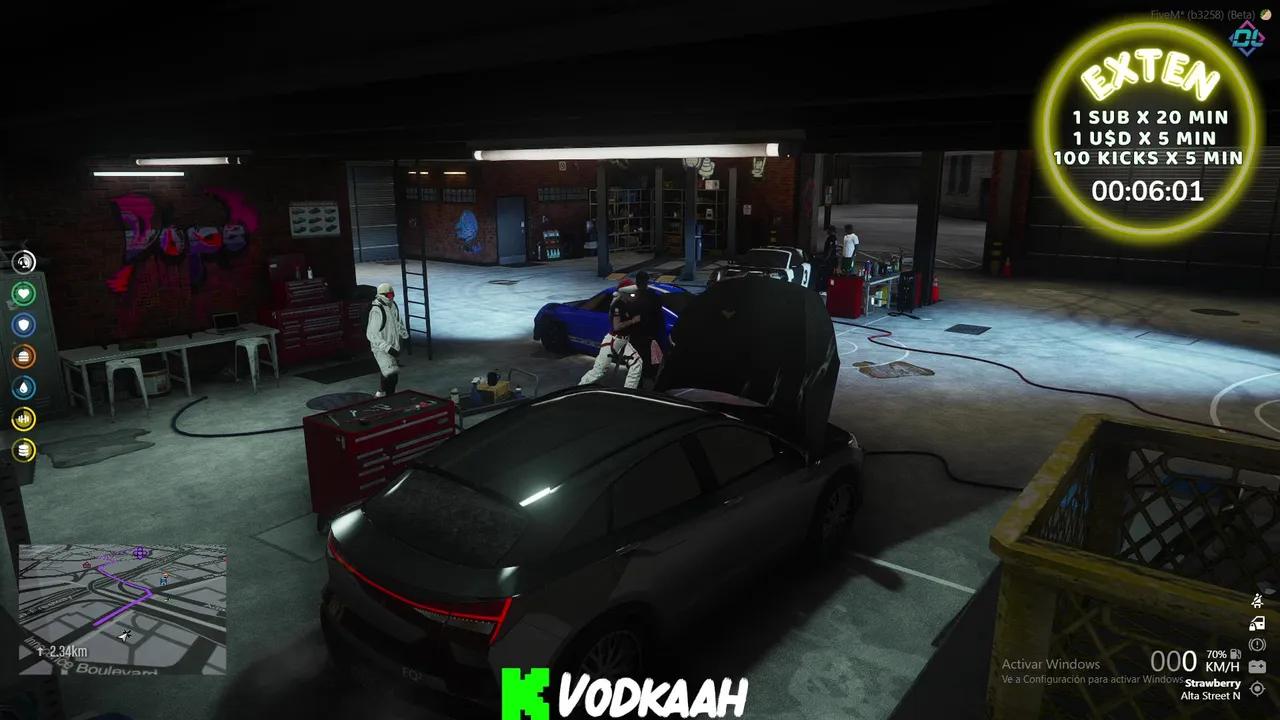The image size is (1280, 720).
Task: Click the fuel pump icon near 70%
Action: tap(1237, 653)
